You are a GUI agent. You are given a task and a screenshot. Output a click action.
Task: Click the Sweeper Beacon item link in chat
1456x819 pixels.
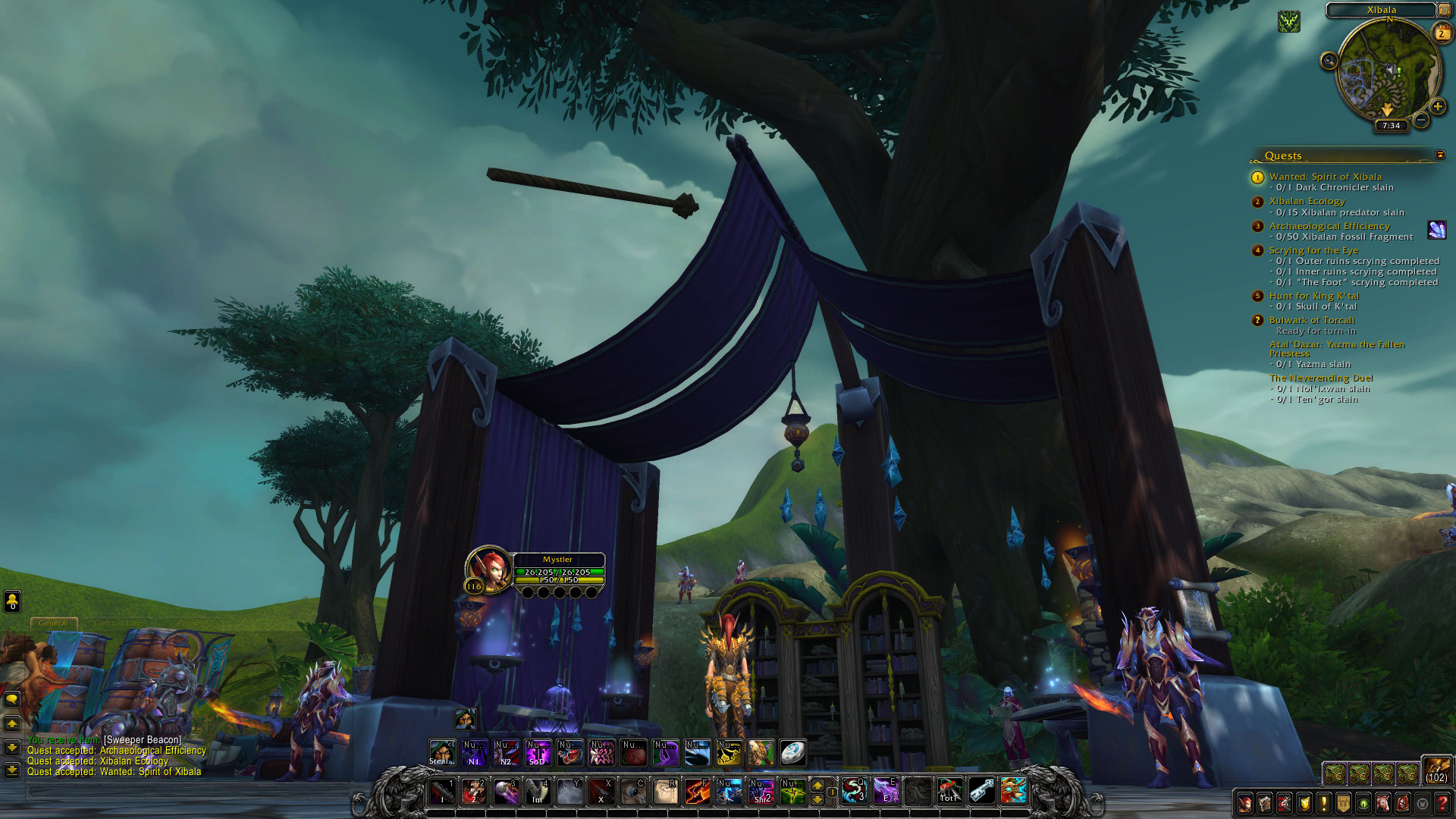pyautogui.click(x=143, y=740)
